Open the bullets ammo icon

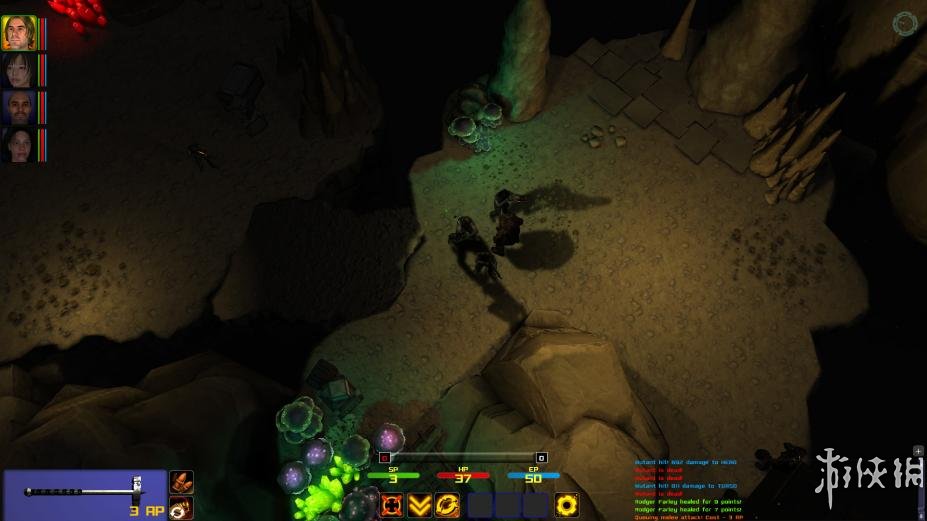pos(181,482)
